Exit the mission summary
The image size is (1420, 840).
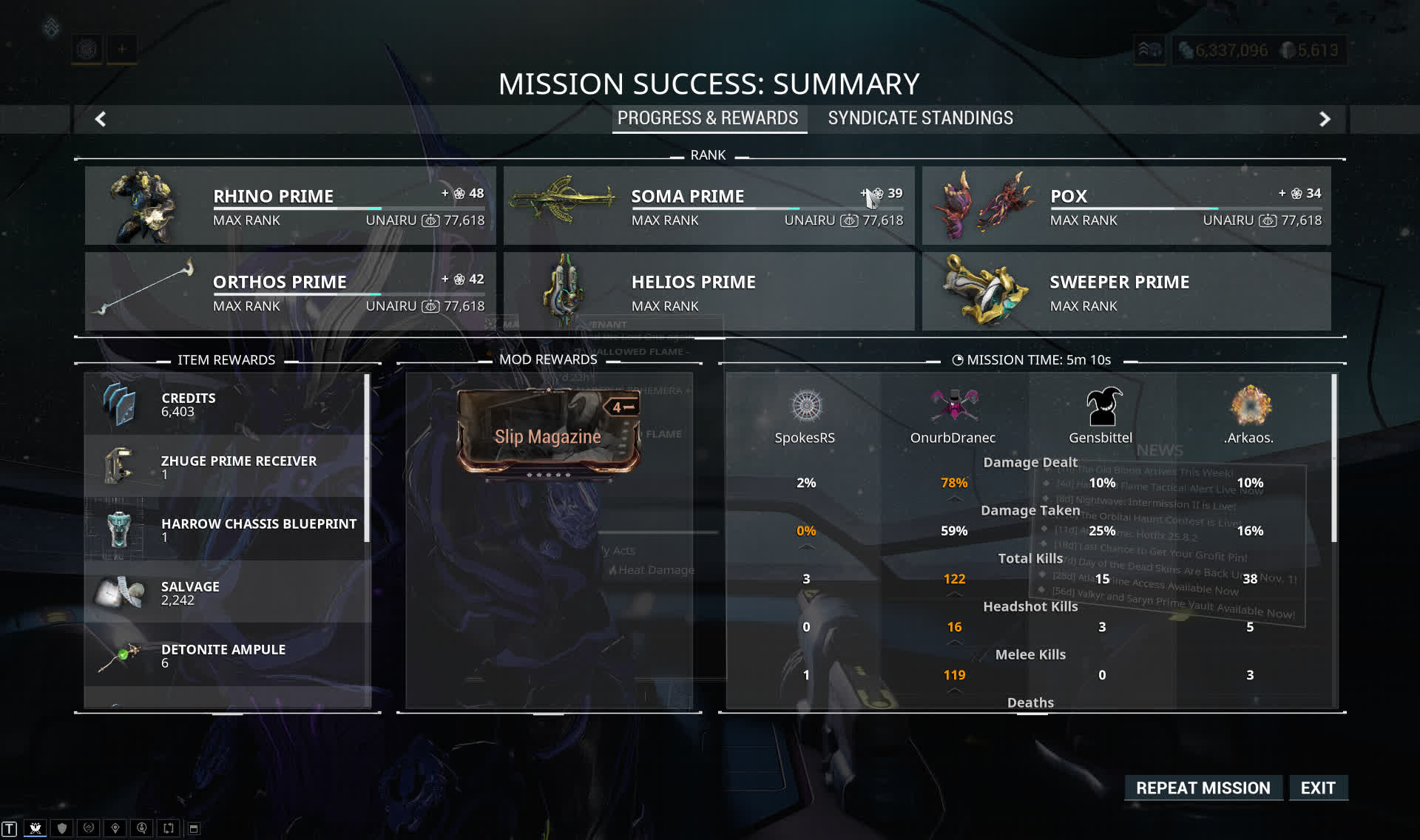click(x=1318, y=787)
